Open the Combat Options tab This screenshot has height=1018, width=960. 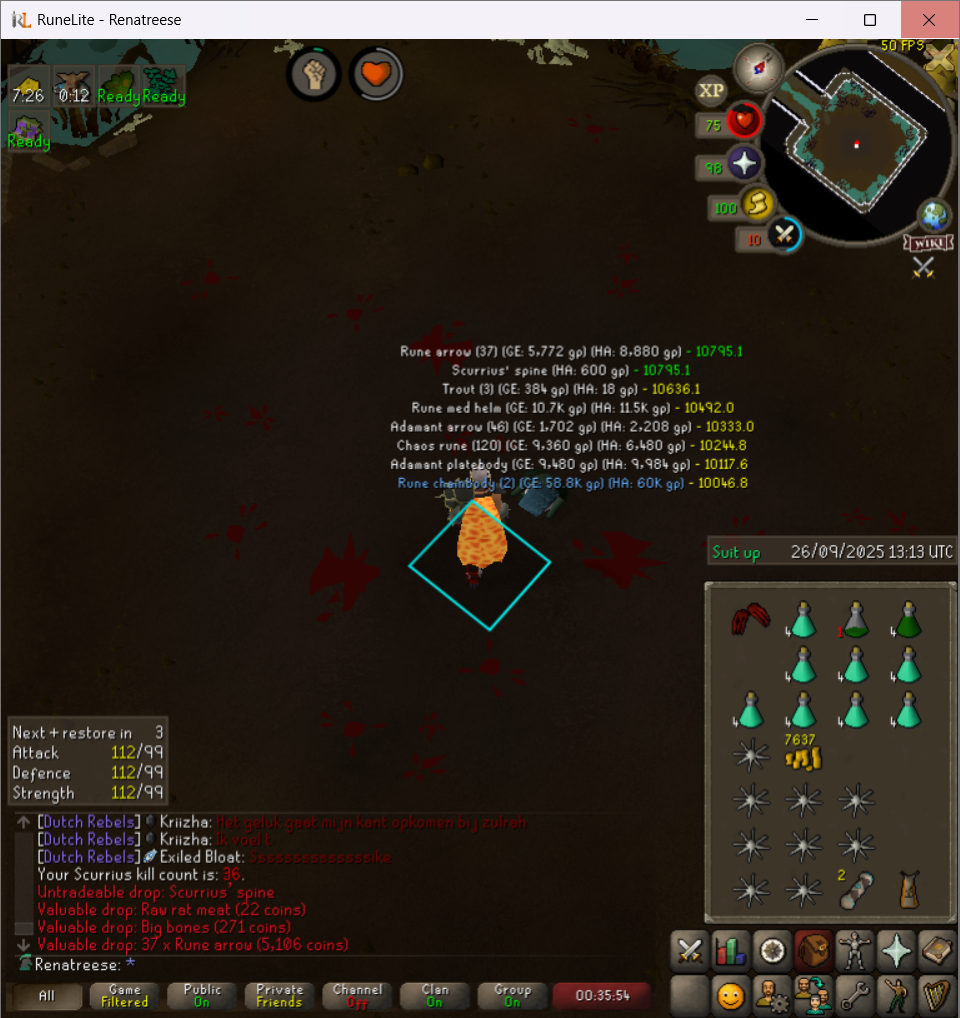tap(689, 951)
